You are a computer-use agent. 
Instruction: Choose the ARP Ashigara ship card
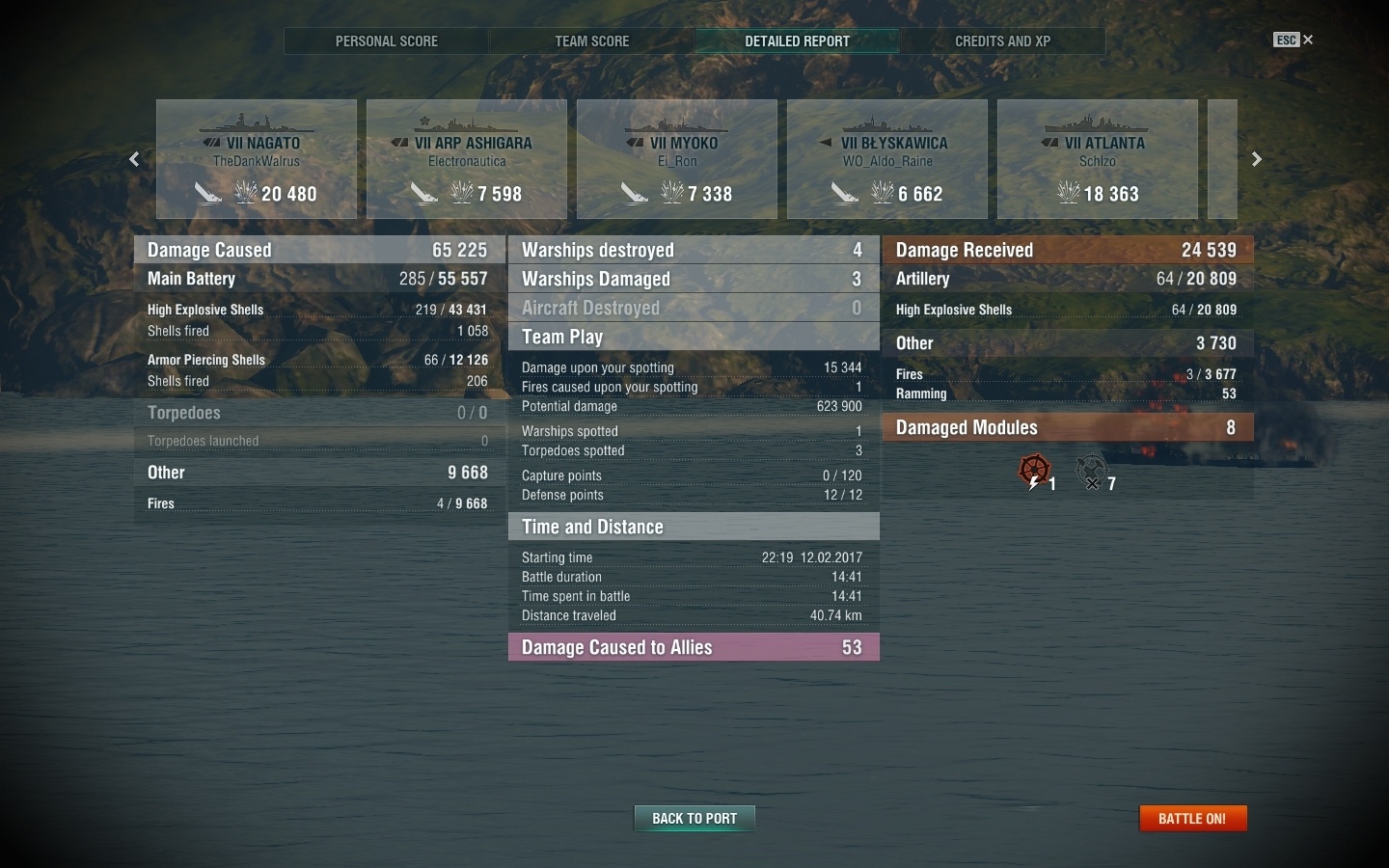click(x=467, y=159)
